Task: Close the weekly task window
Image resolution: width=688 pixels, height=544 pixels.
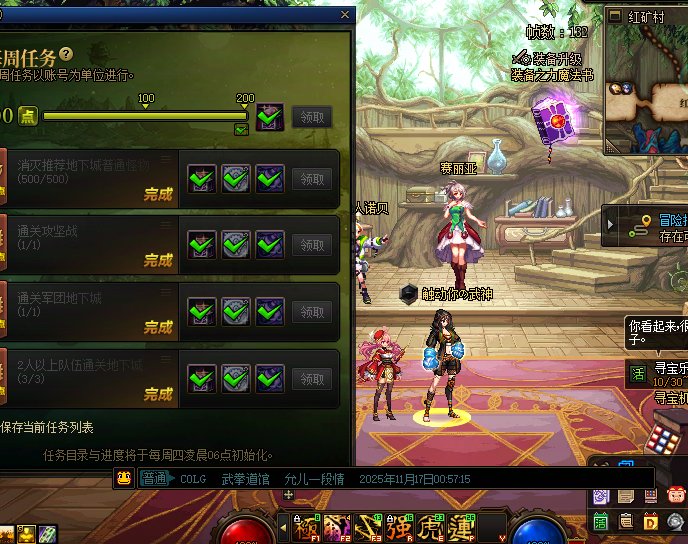Action: point(346,15)
